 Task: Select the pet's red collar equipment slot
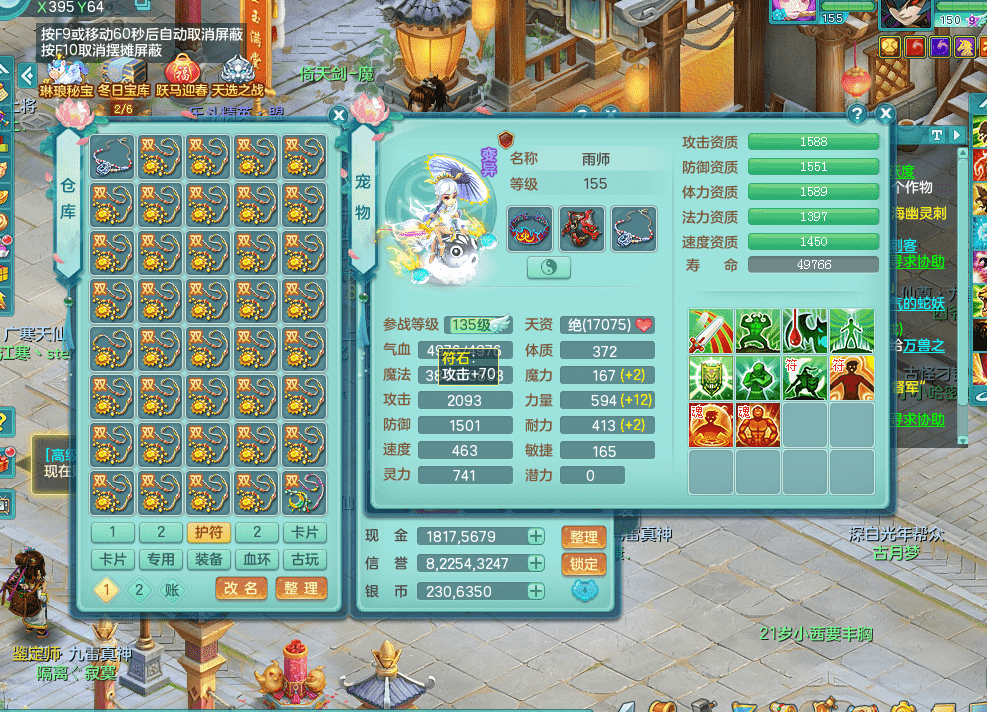tap(530, 229)
